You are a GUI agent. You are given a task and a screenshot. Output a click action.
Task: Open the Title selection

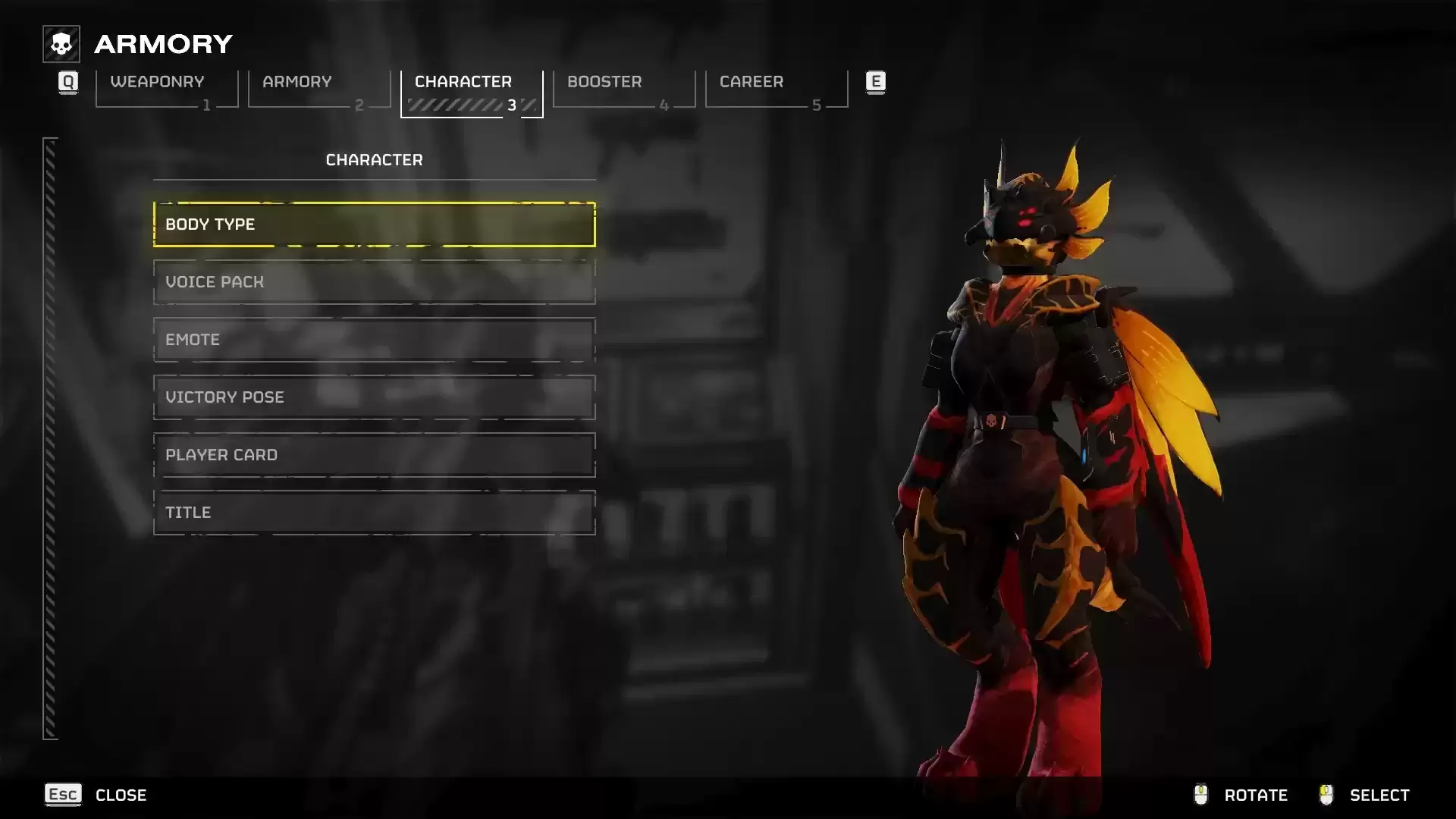tap(374, 513)
